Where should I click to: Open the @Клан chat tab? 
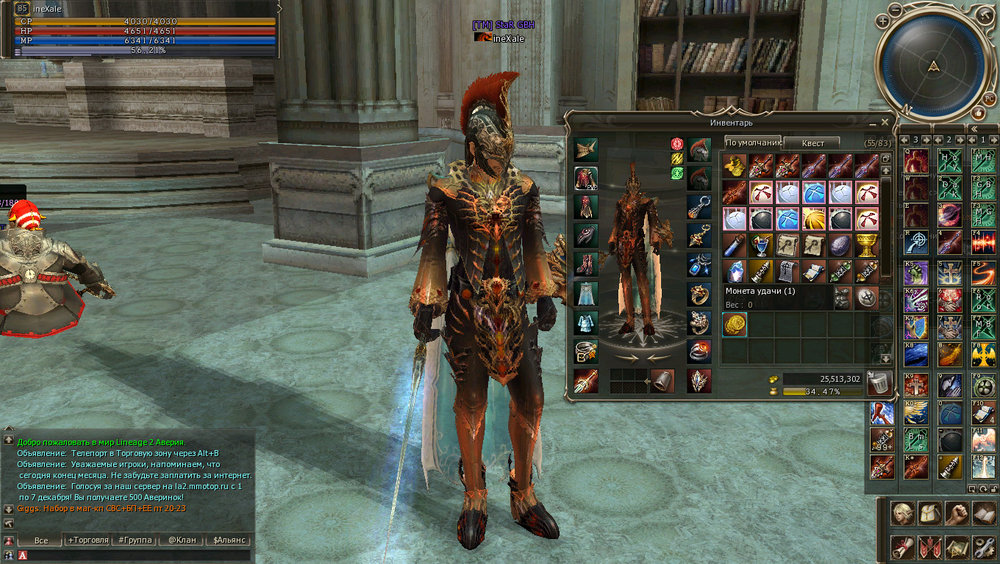[x=180, y=540]
